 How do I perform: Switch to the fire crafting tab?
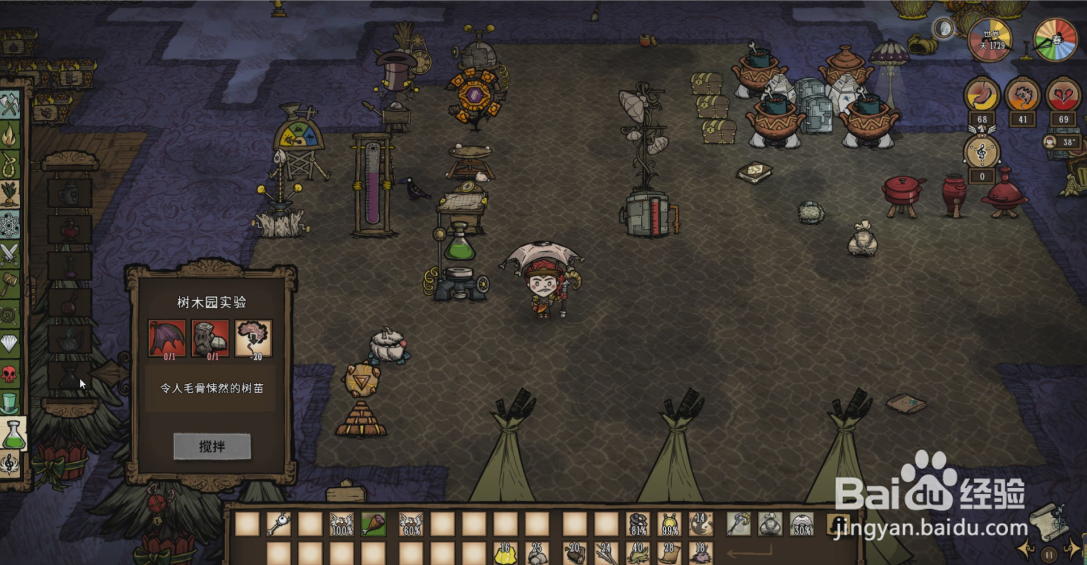click(x=10, y=133)
